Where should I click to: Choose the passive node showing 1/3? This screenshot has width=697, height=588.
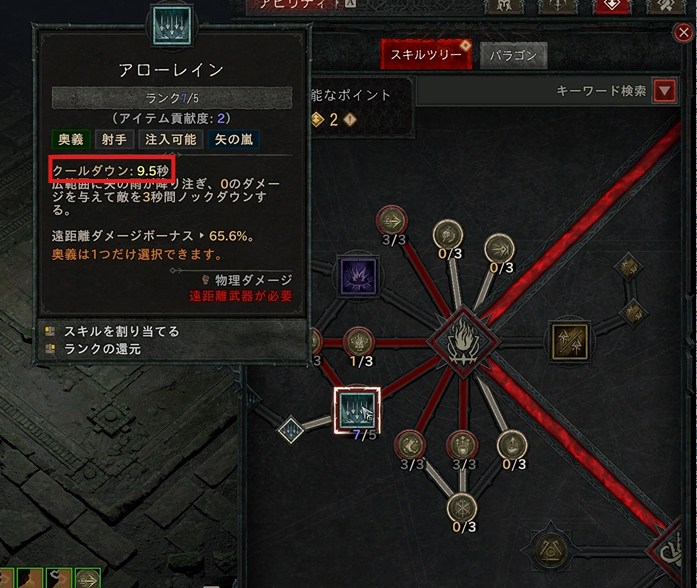pyautogui.click(x=358, y=341)
